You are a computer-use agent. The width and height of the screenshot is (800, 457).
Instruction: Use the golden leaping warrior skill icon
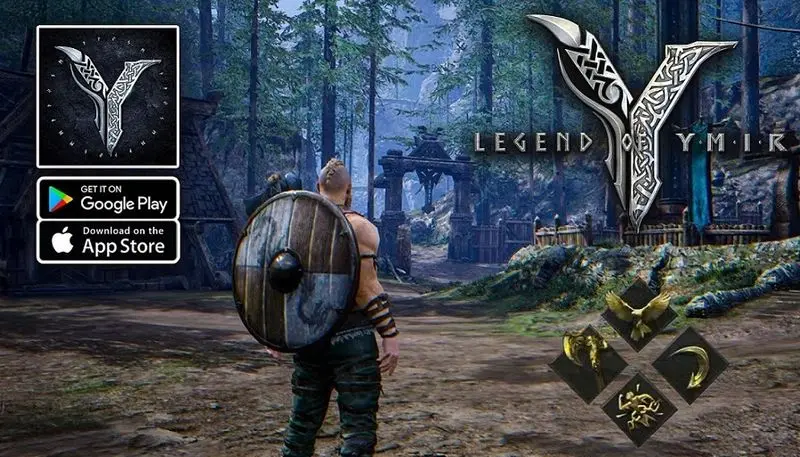tap(638, 408)
